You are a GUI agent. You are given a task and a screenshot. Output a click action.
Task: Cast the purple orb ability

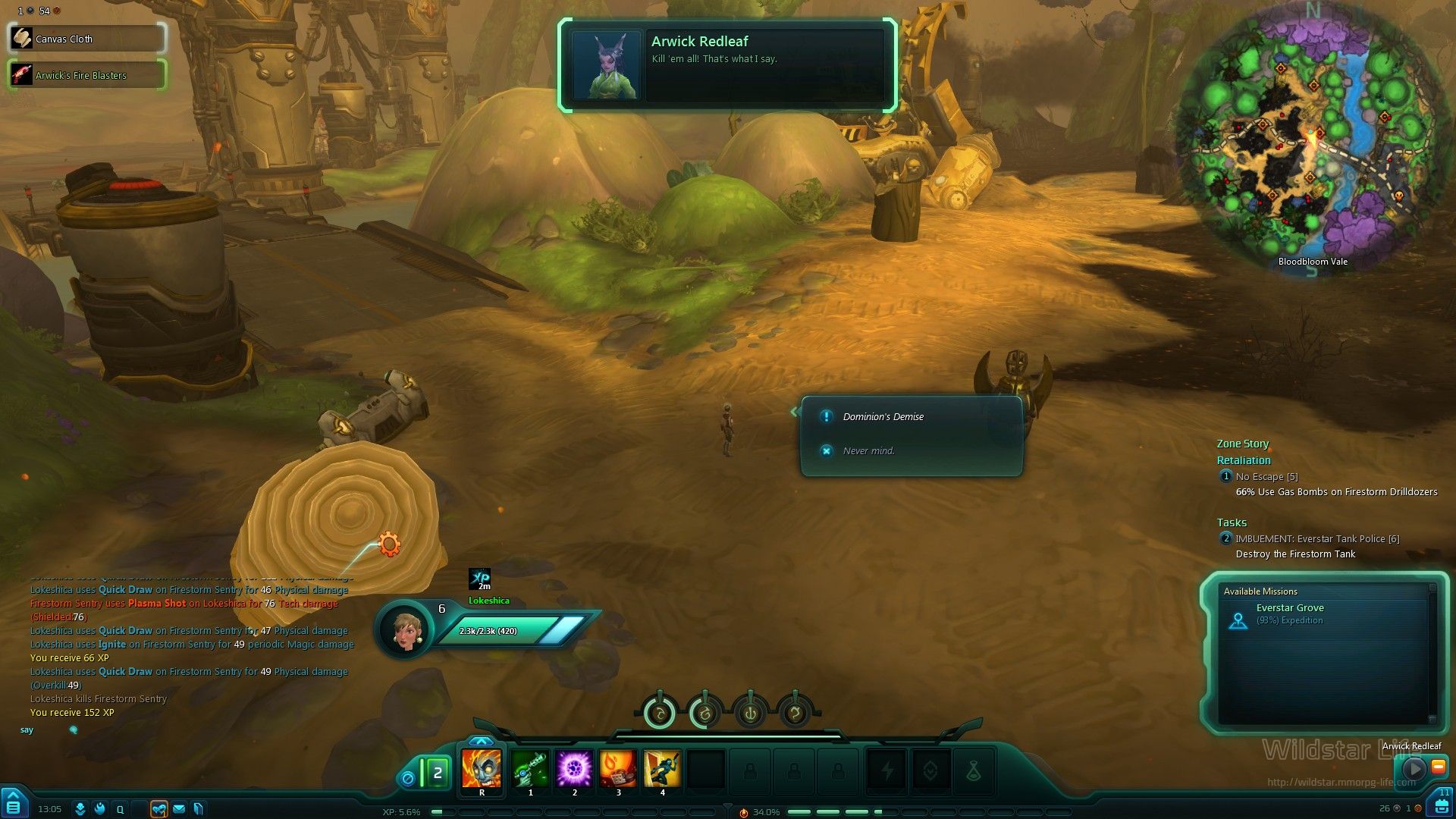click(574, 770)
